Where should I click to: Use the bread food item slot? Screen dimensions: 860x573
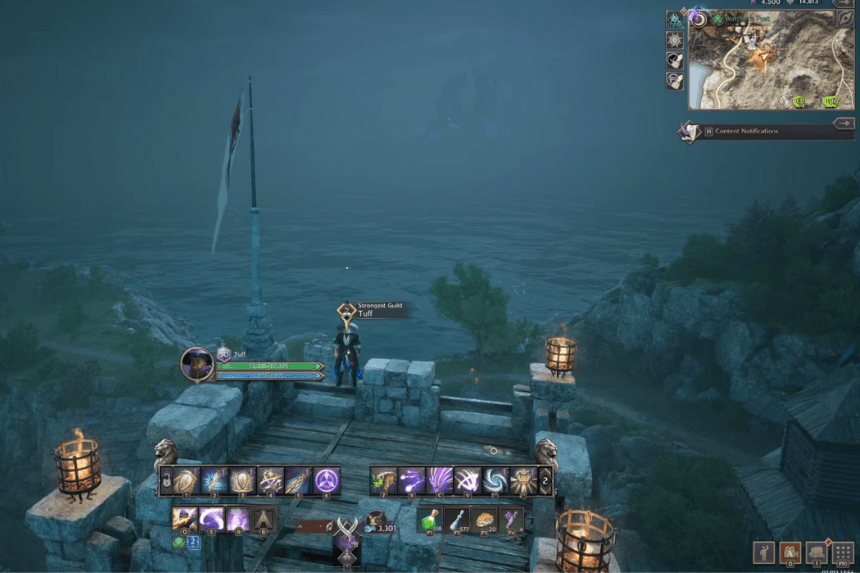[484, 519]
